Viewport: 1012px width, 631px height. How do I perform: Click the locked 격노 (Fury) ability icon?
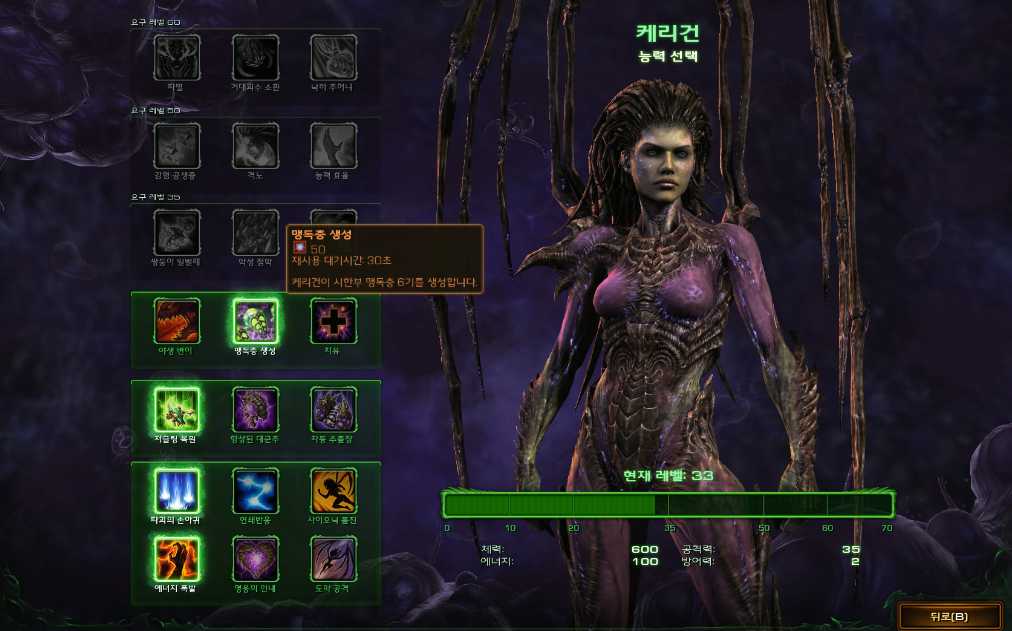click(255, 146)
